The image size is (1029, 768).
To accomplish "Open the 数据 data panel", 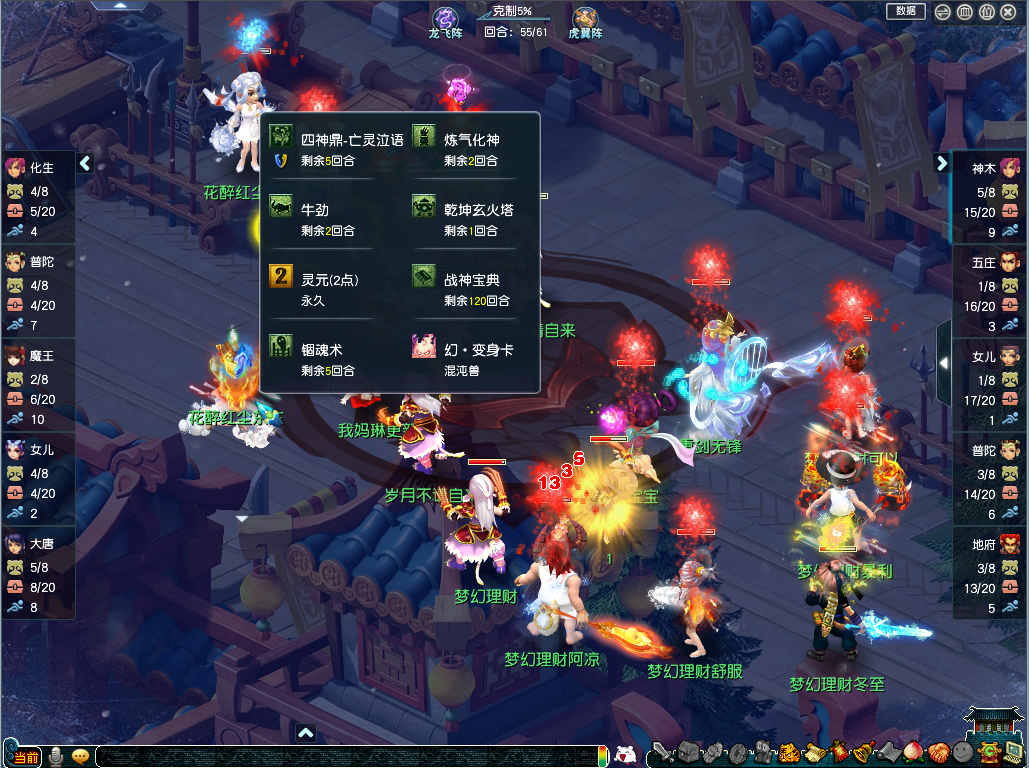I will pos(906,11).
